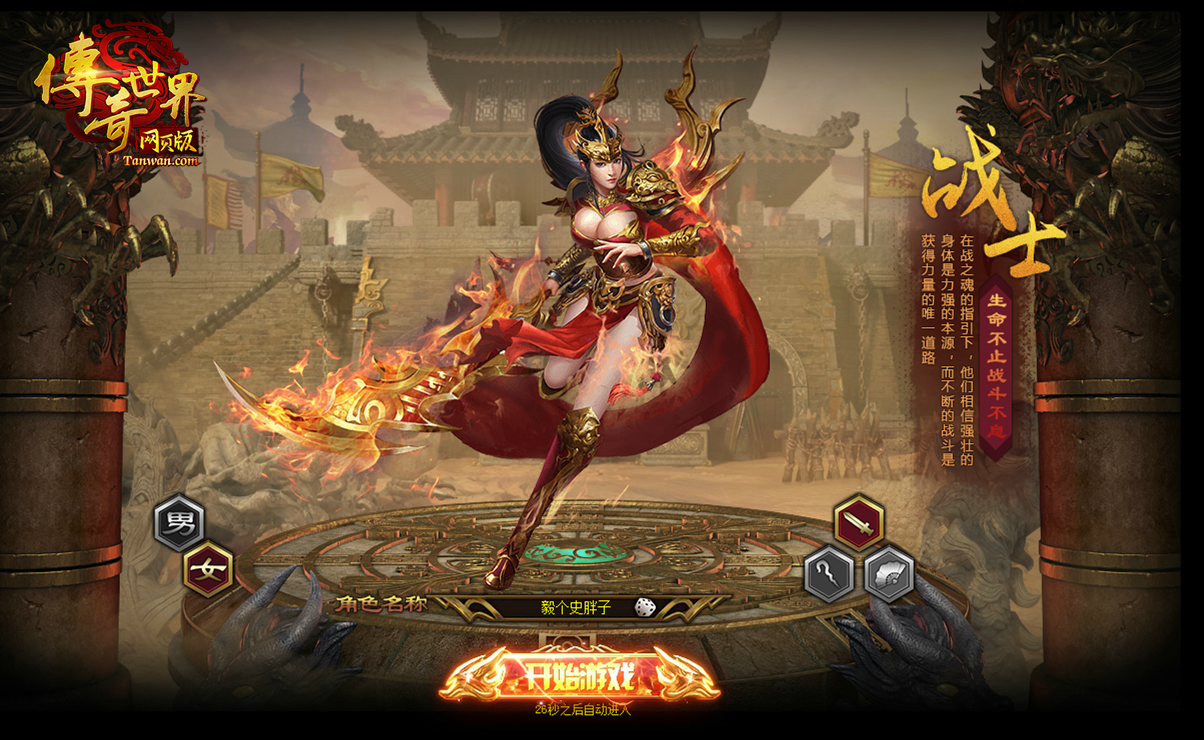Choose the fan class icon
The image size is (1204, 740).
[x=888, y=574]
